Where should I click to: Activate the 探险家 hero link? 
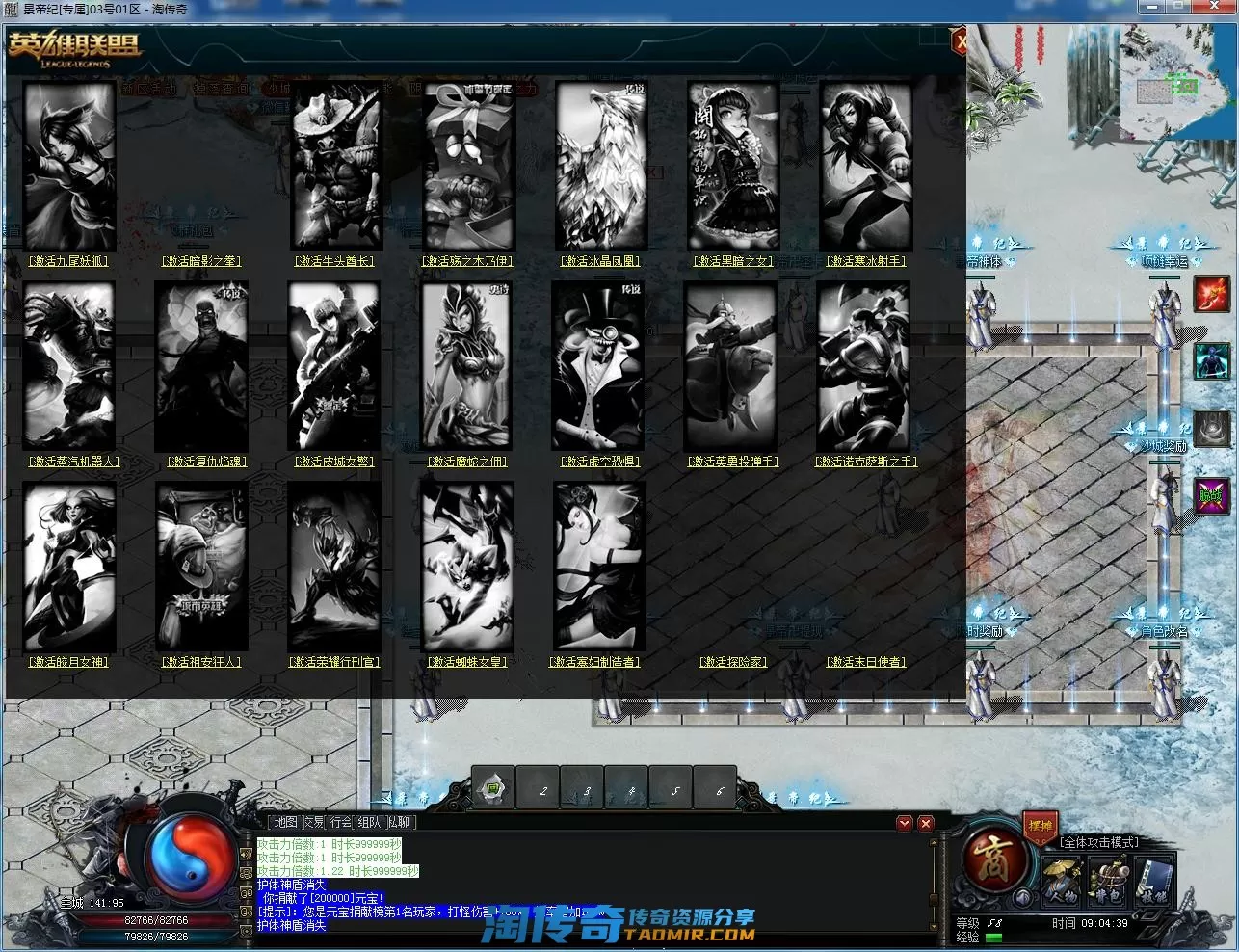coord(733,662)
